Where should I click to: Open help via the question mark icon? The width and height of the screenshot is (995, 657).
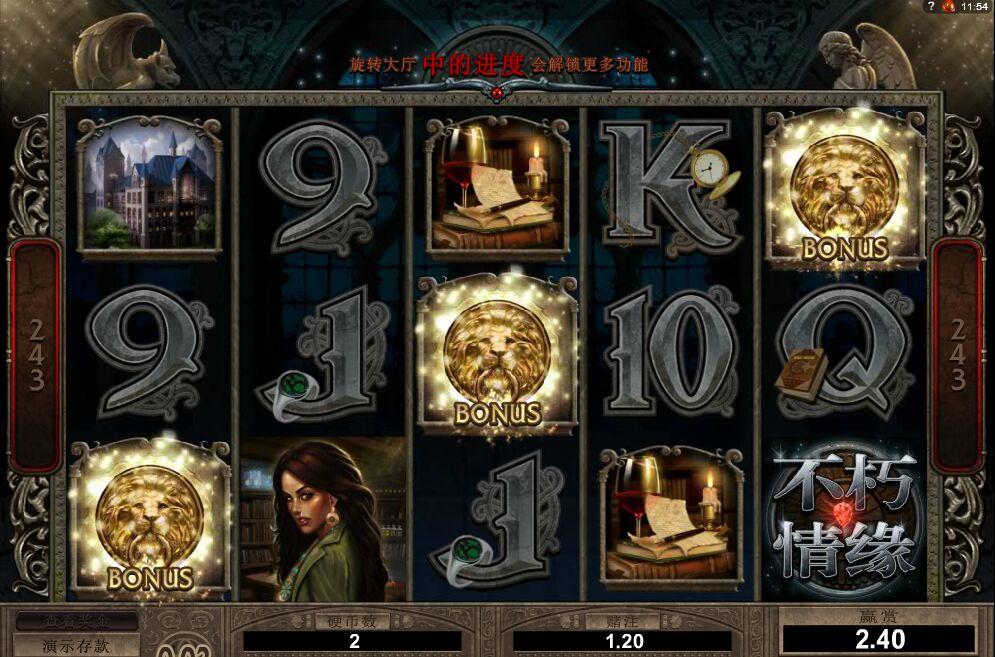pos(932,6)
